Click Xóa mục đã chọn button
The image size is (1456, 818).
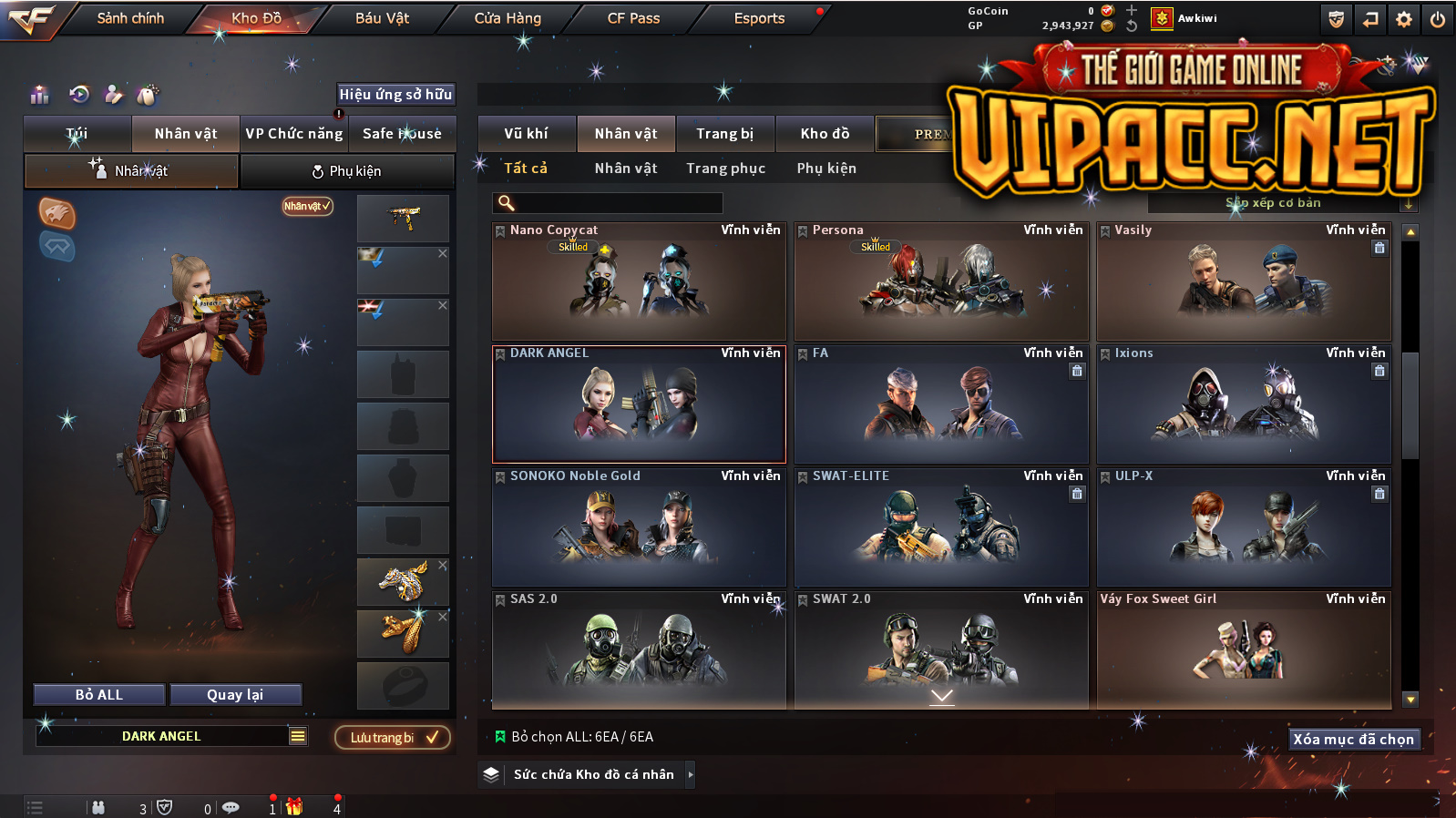[1353, 740]
